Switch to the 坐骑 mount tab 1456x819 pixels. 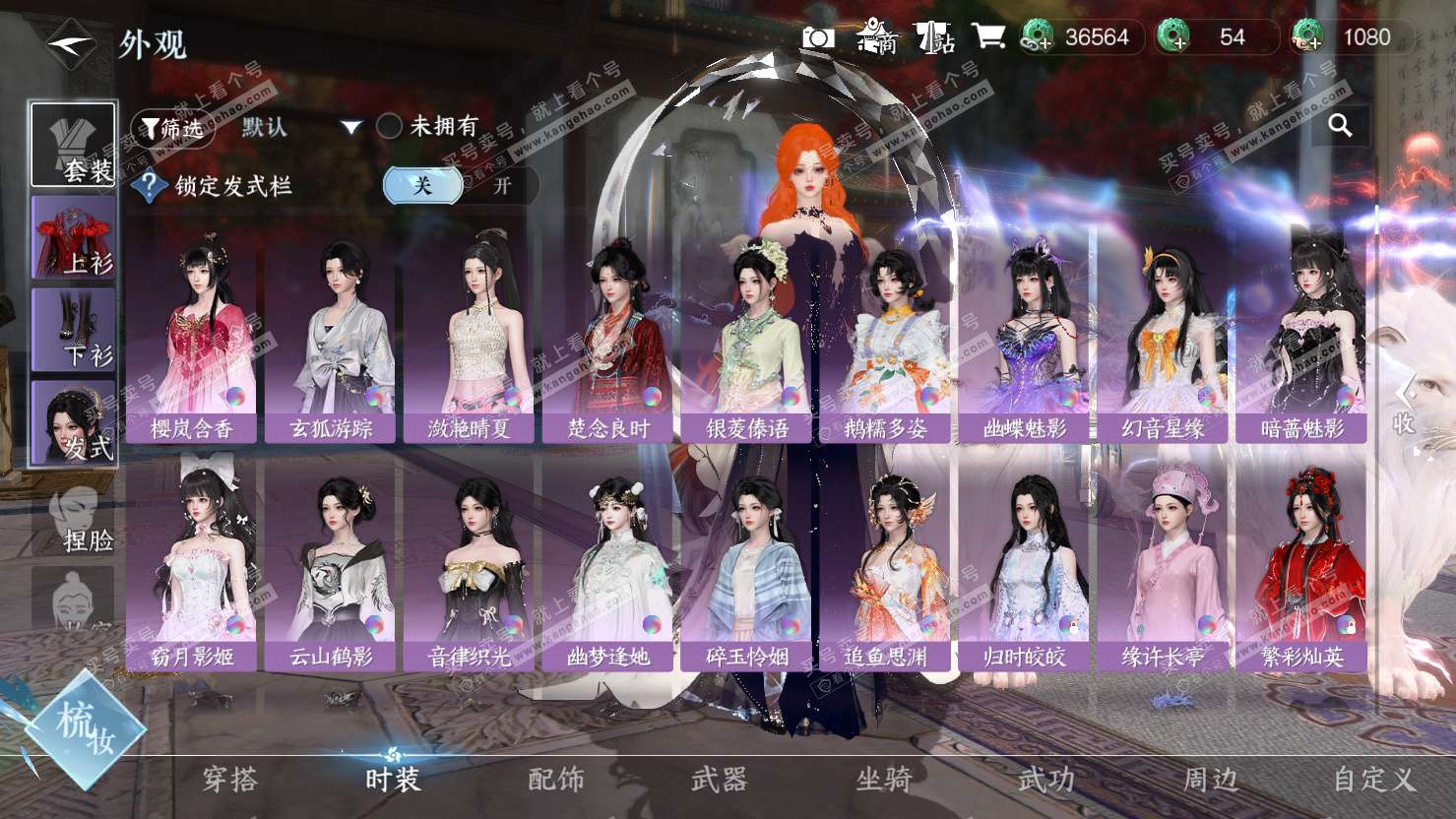pyautogui.click(x=883, y=780)
